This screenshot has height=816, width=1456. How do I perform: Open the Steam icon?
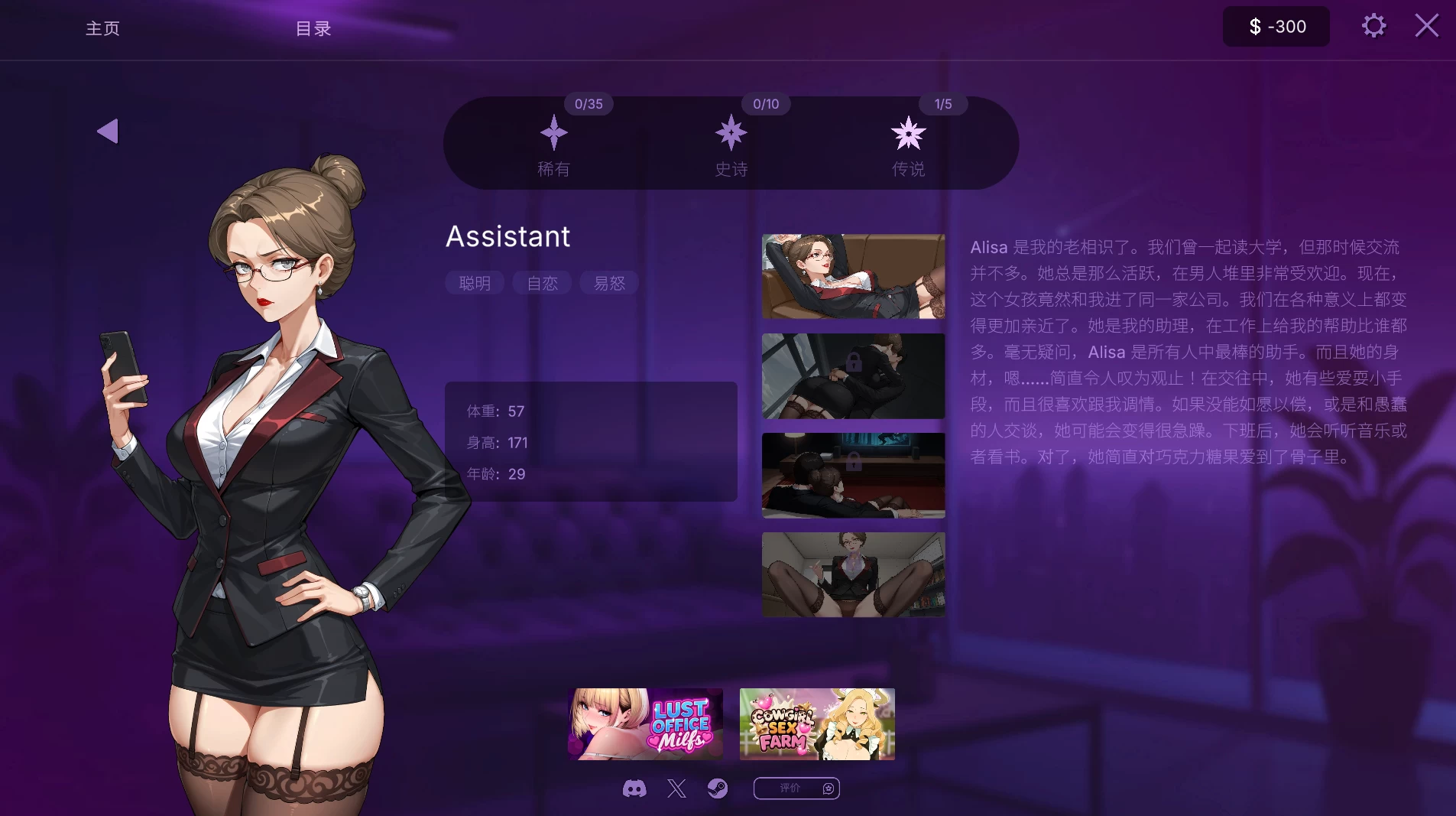(x=717, y=788)
